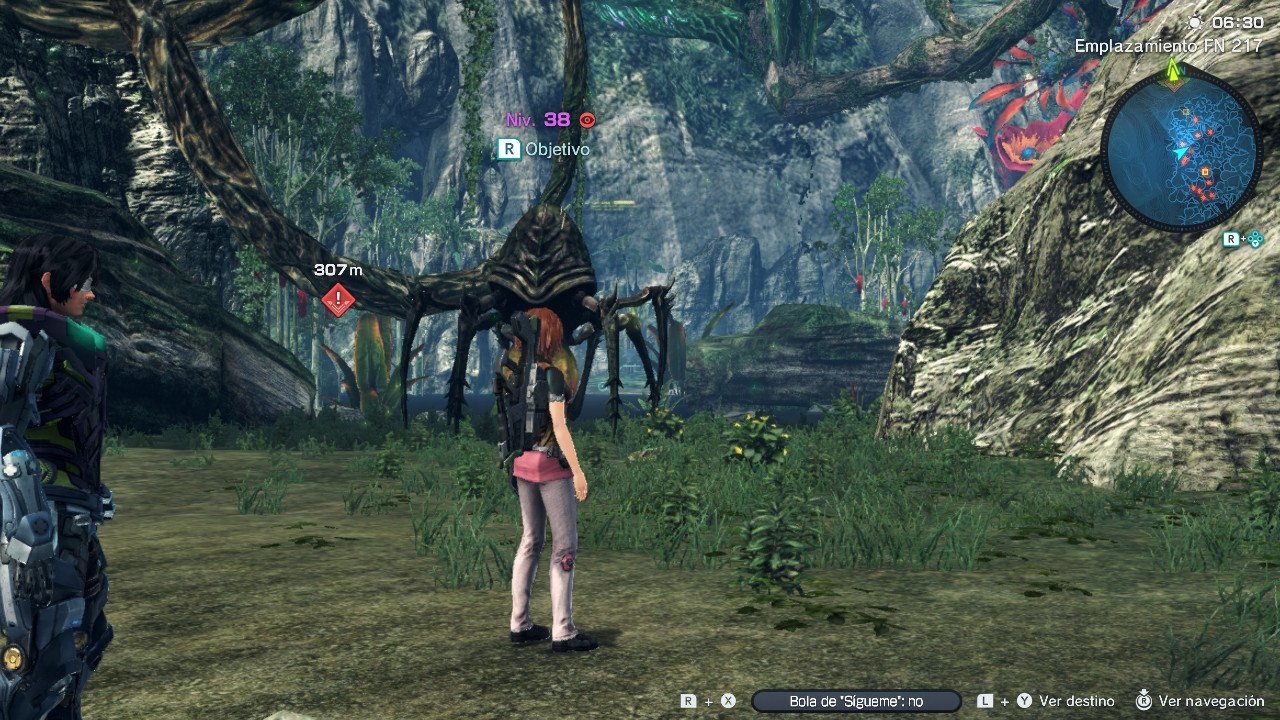The width and height of the screenshot is (1280, 720).
Task: Open Ver navegación
Action: pyautogui.click(x=1210, y=701)
